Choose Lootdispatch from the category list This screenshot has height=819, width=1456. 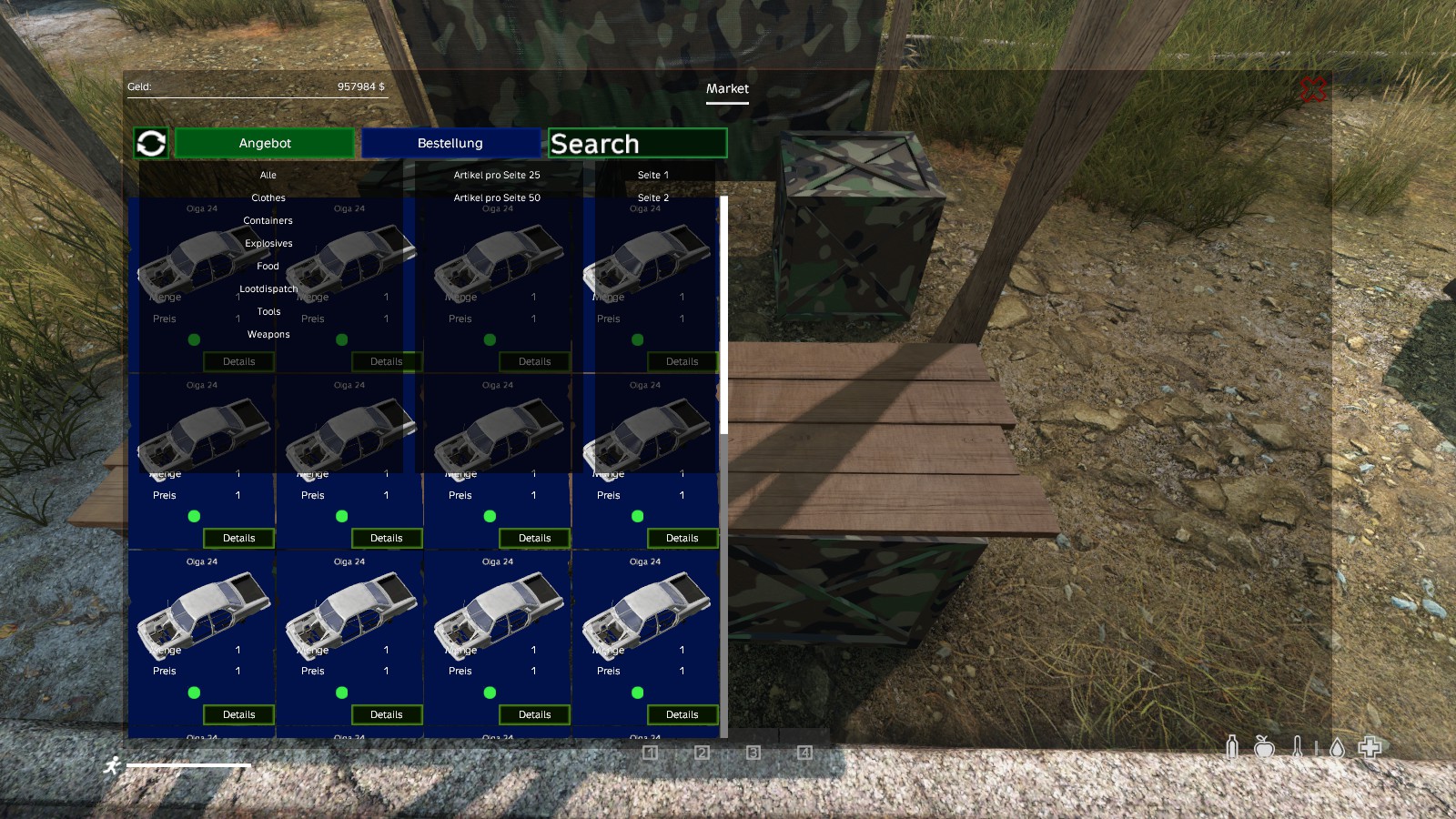click(268, 288)
